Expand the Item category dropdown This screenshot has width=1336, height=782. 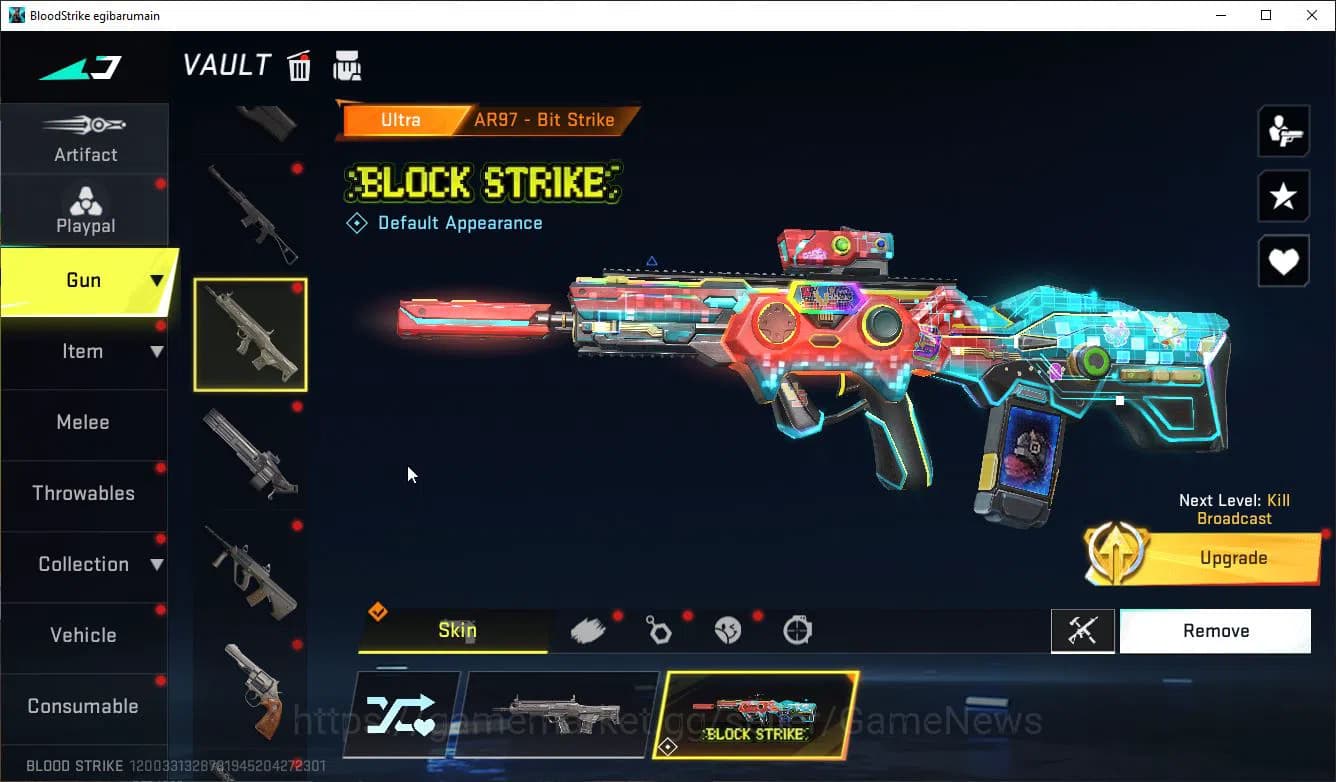85,351
